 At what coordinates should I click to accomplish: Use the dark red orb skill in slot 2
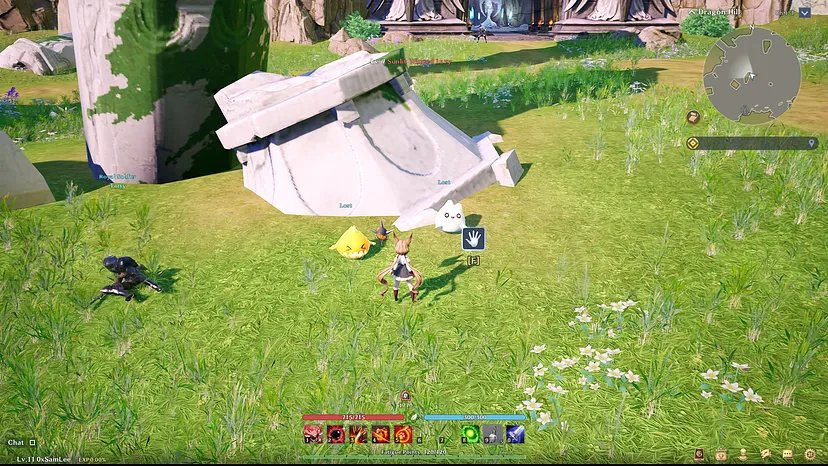coord(335,434)
